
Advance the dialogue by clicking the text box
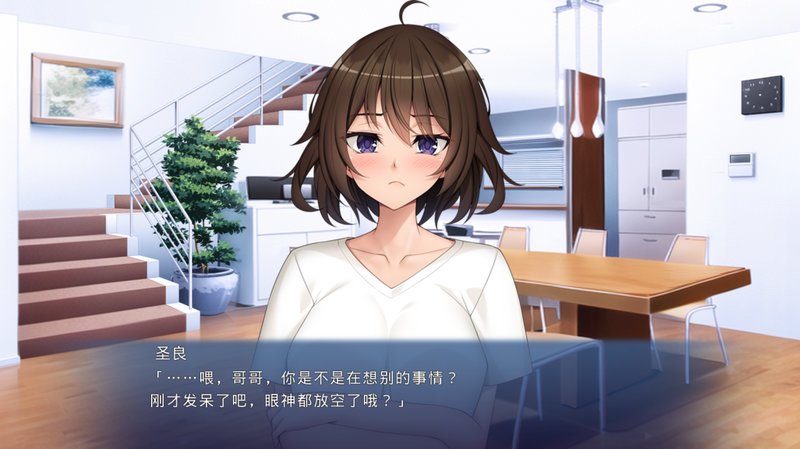[400, 392]
